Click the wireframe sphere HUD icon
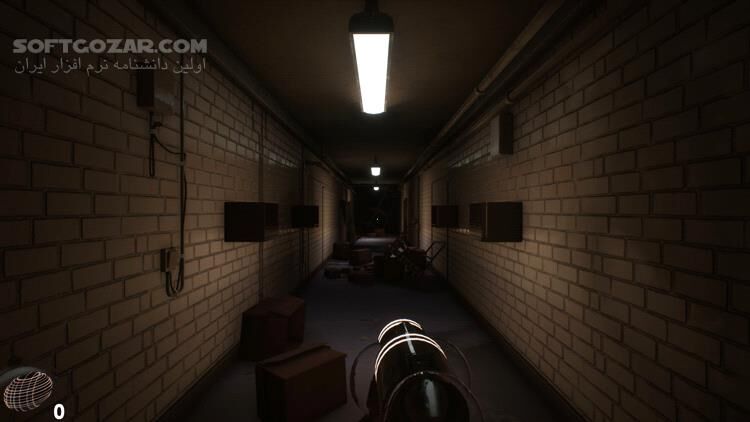This screenshot has height=422, width=750. [27, 391]
